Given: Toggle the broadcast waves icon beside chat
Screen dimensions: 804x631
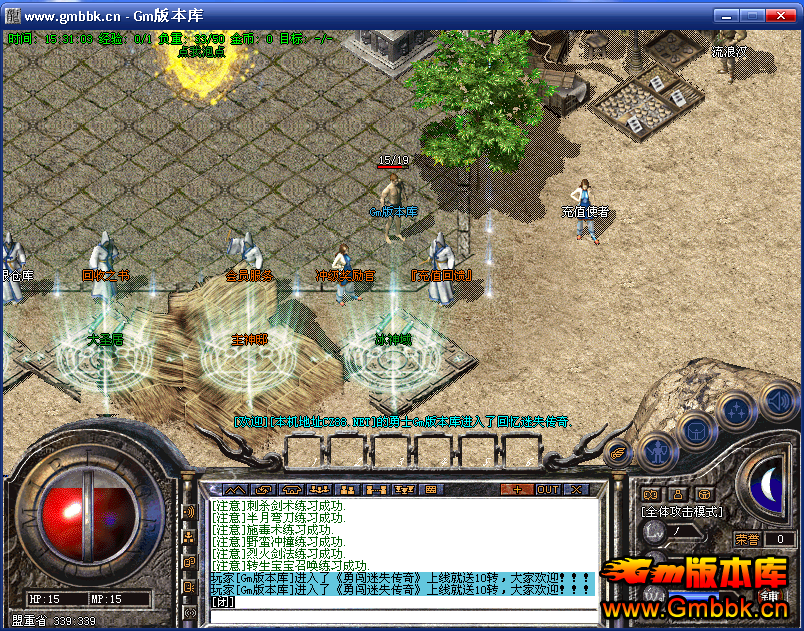Looking at the screenshot, I should (189, 513).
